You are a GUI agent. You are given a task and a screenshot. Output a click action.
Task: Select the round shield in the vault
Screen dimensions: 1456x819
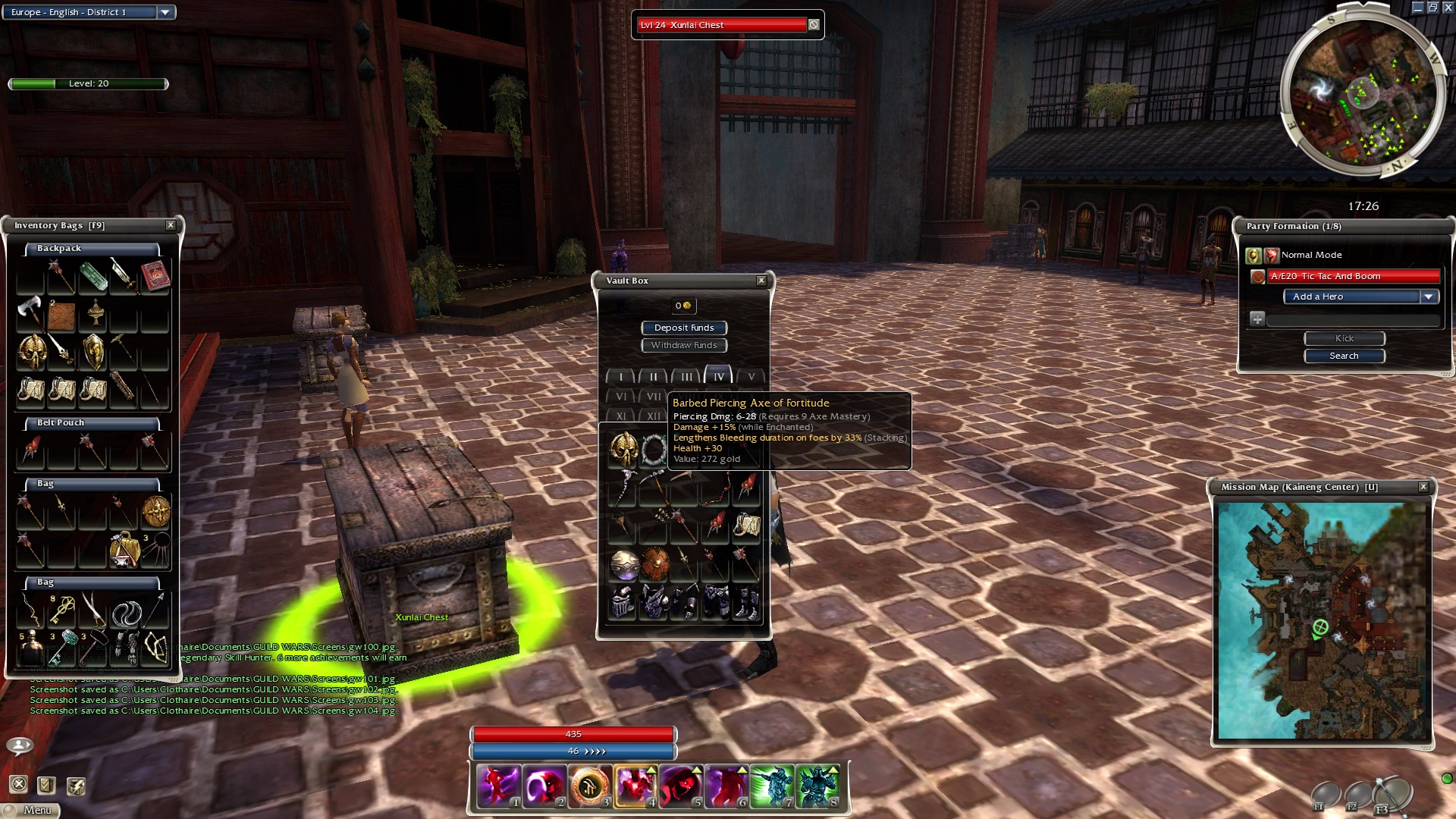tap(654, 564)
